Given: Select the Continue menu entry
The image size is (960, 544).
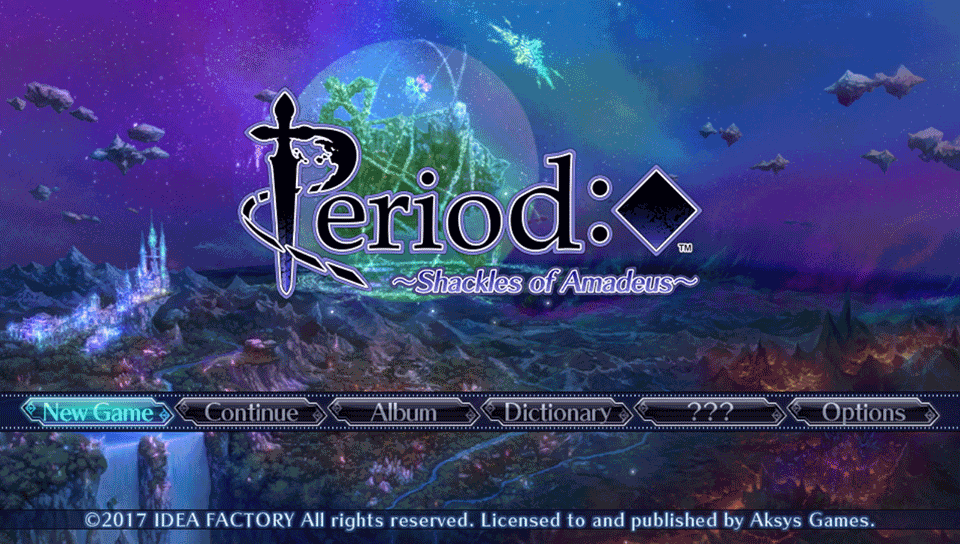Looking at the screenshot, I should pos(251,412).
